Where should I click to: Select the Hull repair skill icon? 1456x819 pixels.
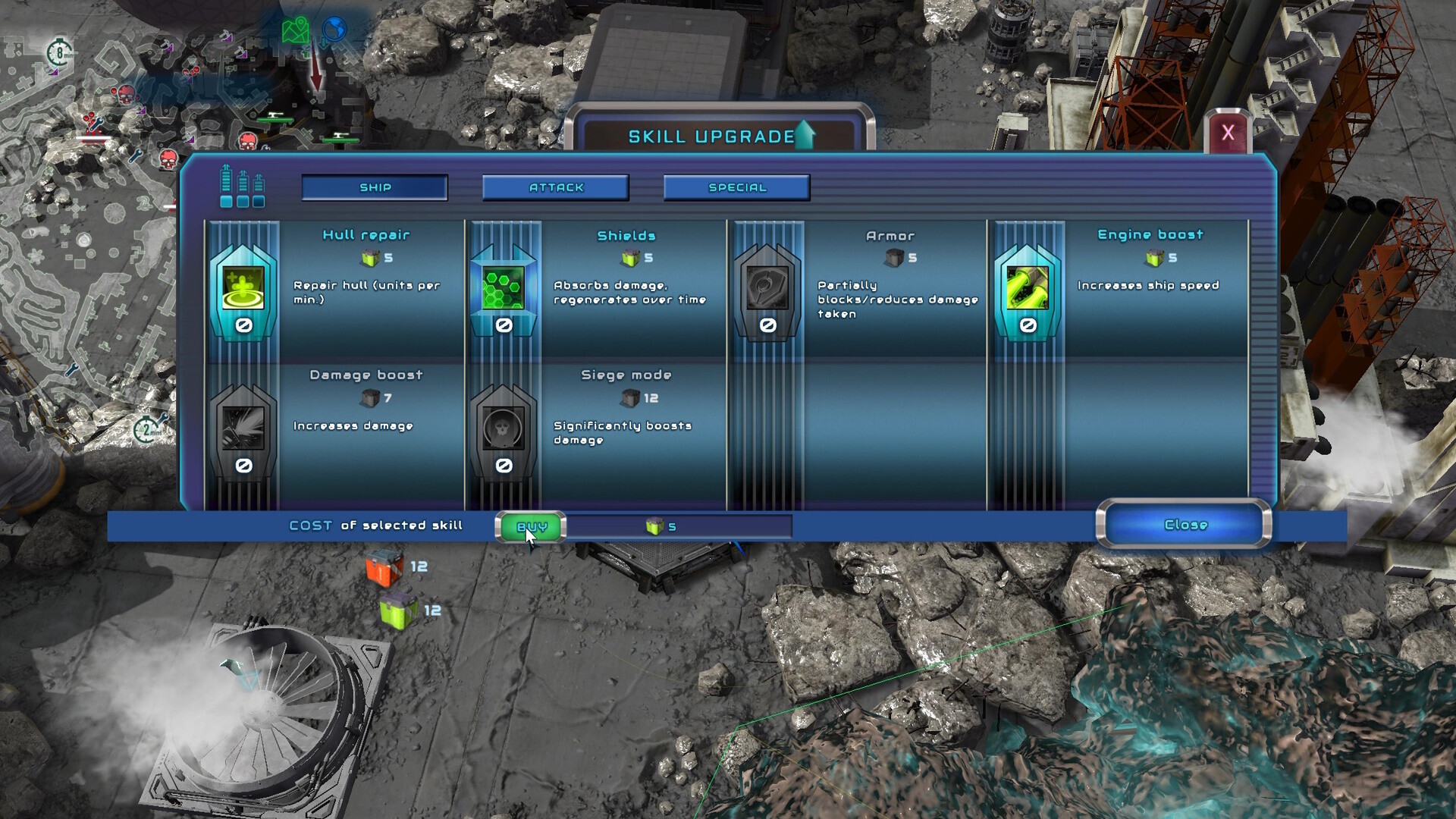click(x=243, y=288)
